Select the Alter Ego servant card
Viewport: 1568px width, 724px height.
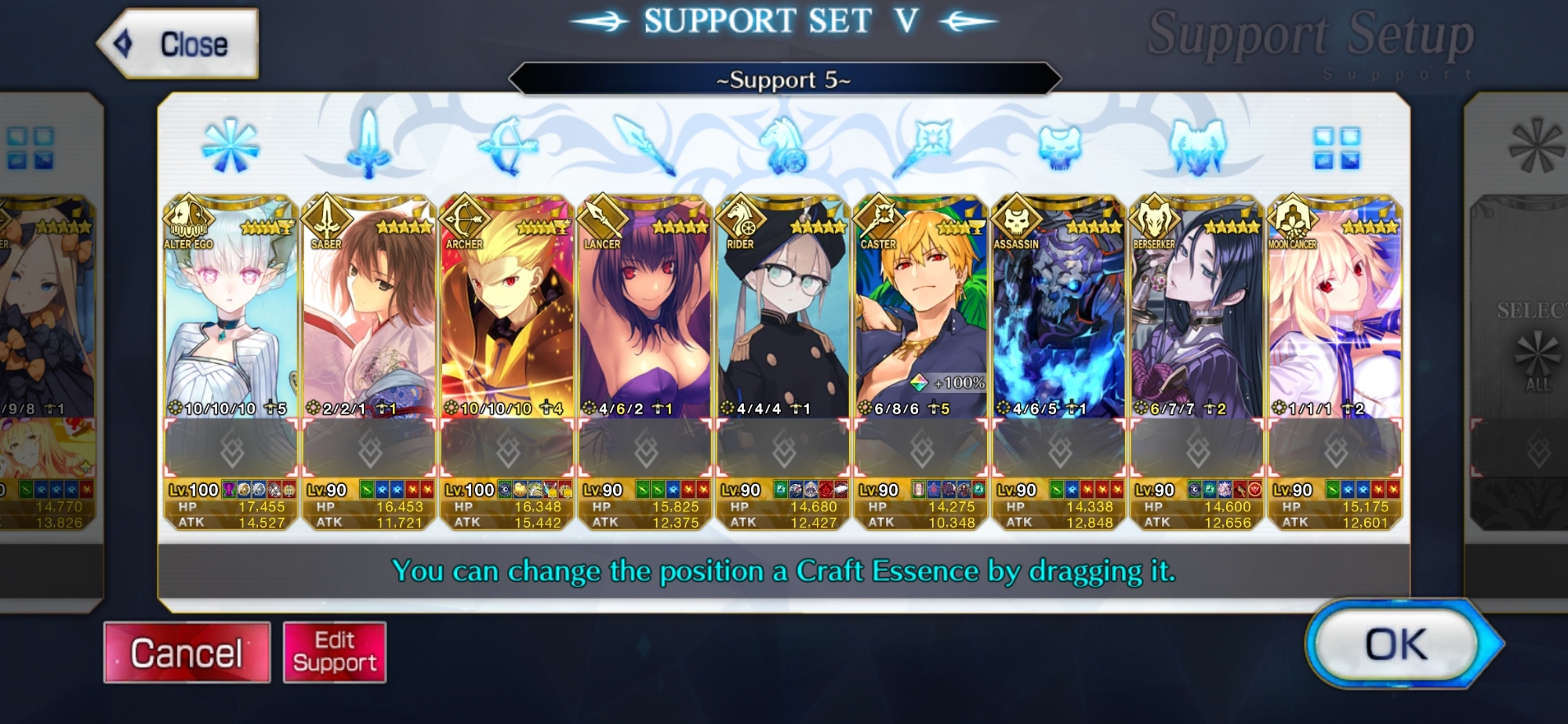(230, 314)
